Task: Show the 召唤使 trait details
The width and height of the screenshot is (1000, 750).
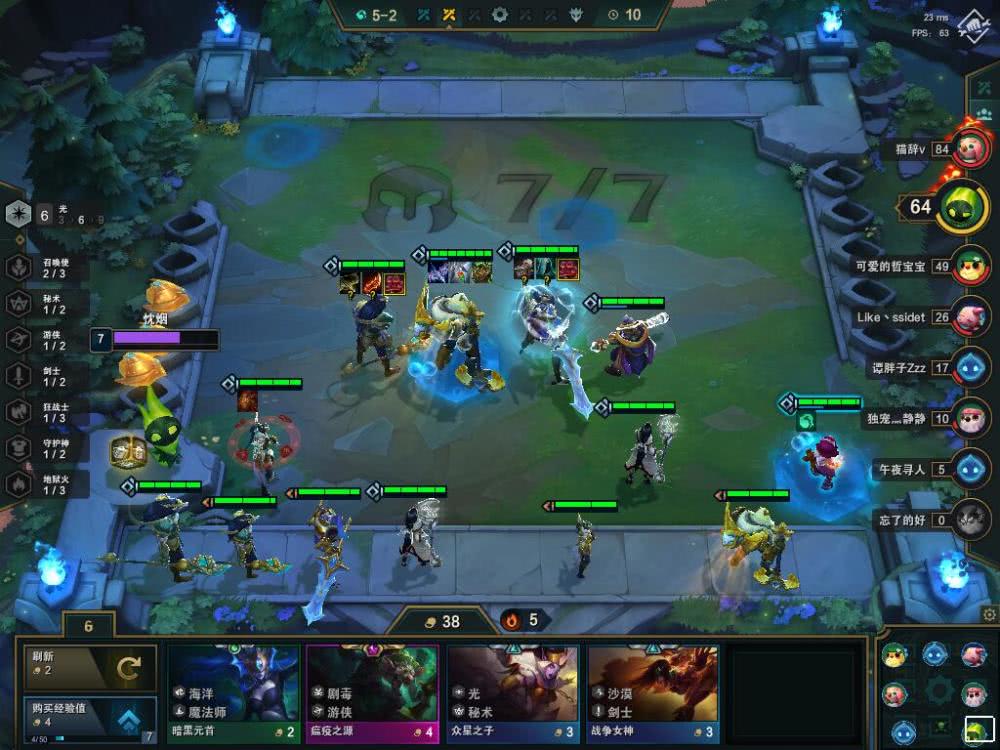Action: pos(19,267)
